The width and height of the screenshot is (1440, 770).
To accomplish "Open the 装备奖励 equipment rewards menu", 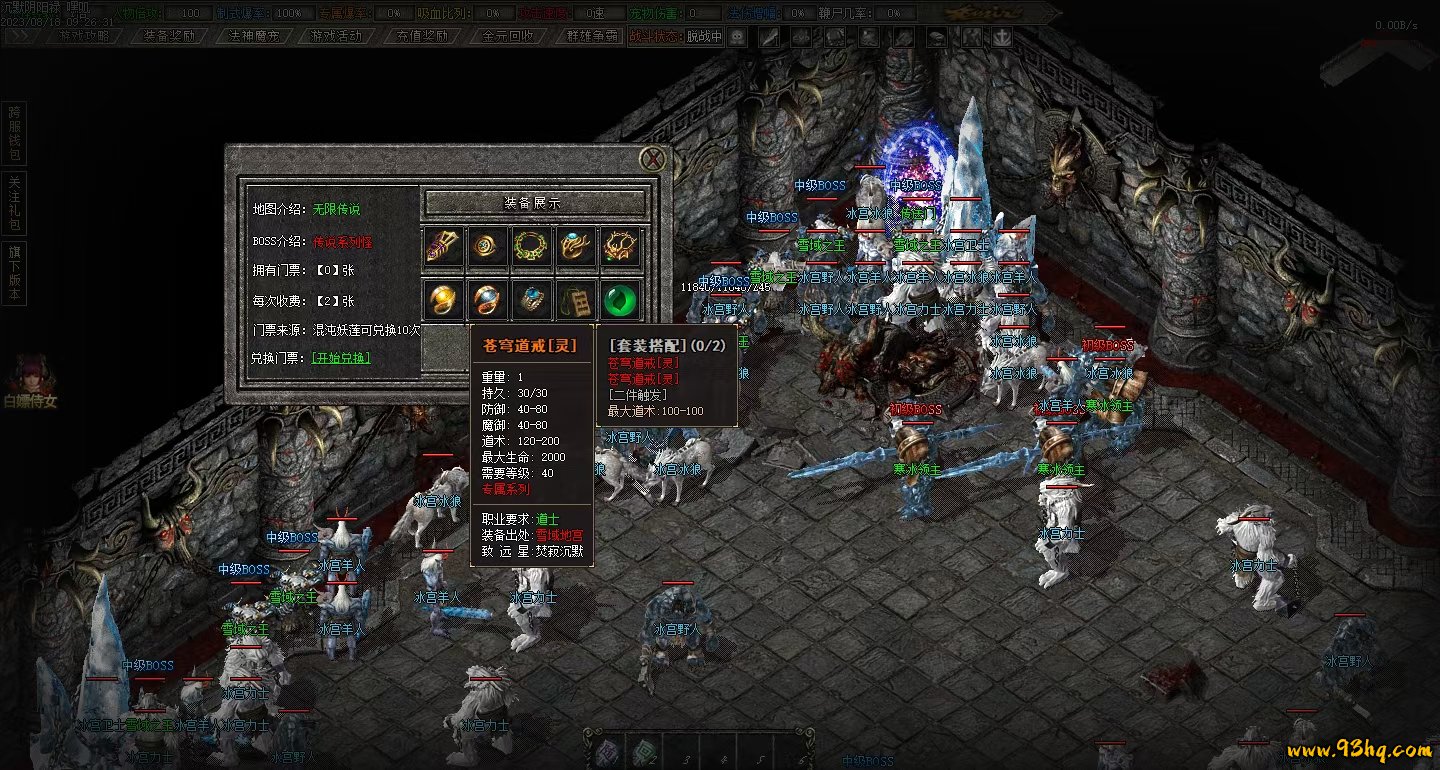I will (168, 36).
